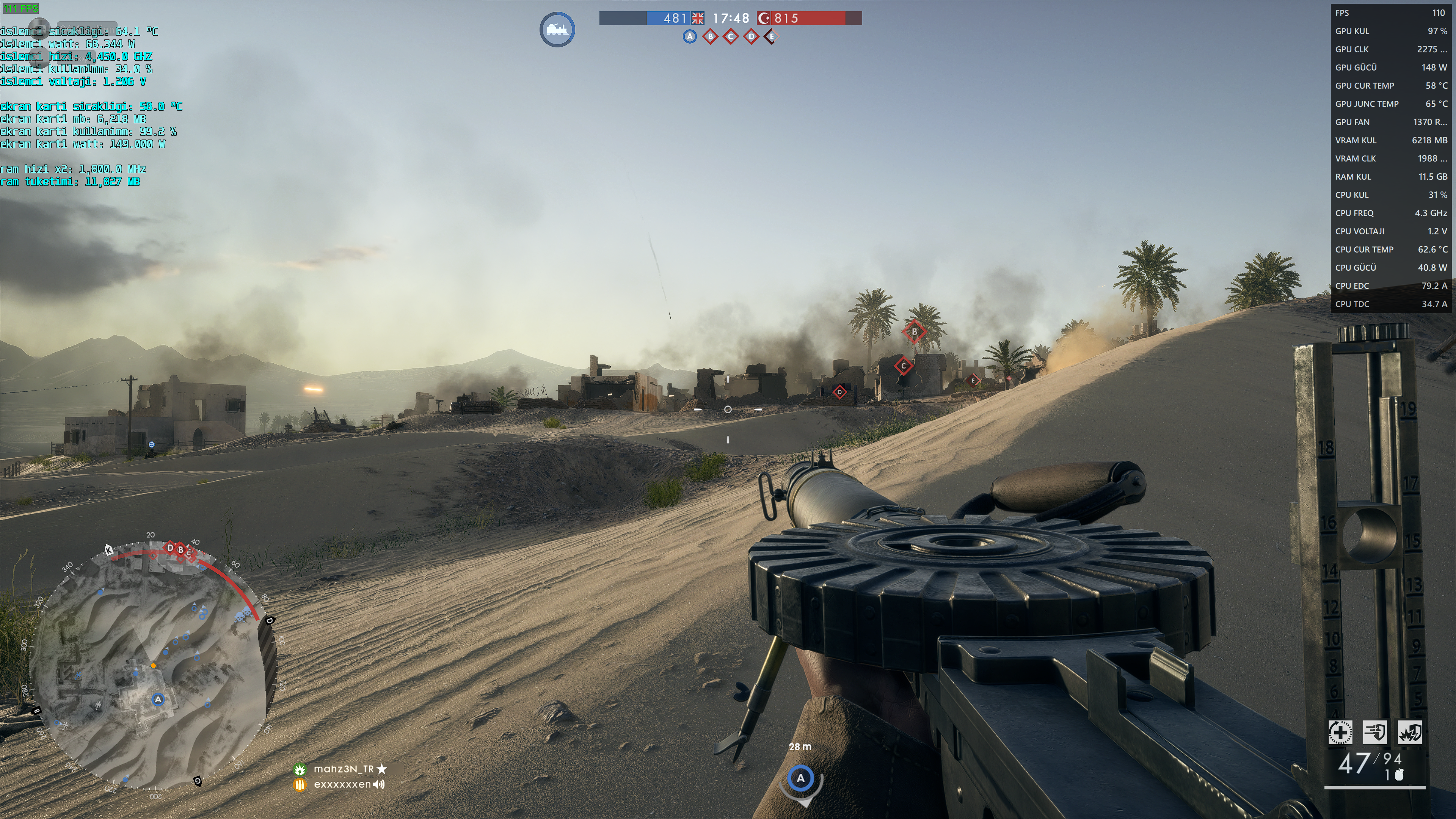Viewport: 1456px width, 819px height.
Task: Click the armored train behemoth icon
Action: 557,30
